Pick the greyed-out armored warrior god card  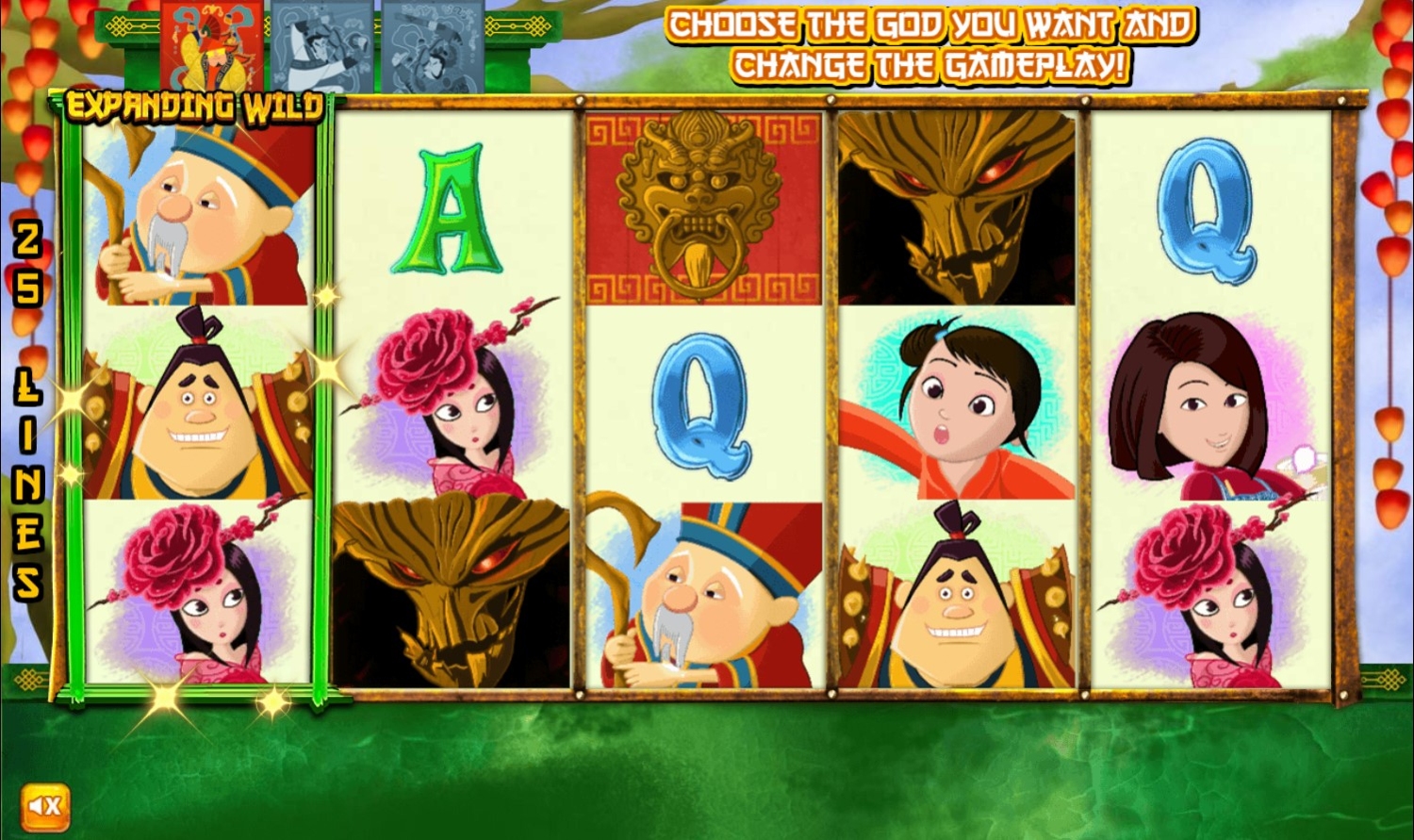(x=433, y=45)
